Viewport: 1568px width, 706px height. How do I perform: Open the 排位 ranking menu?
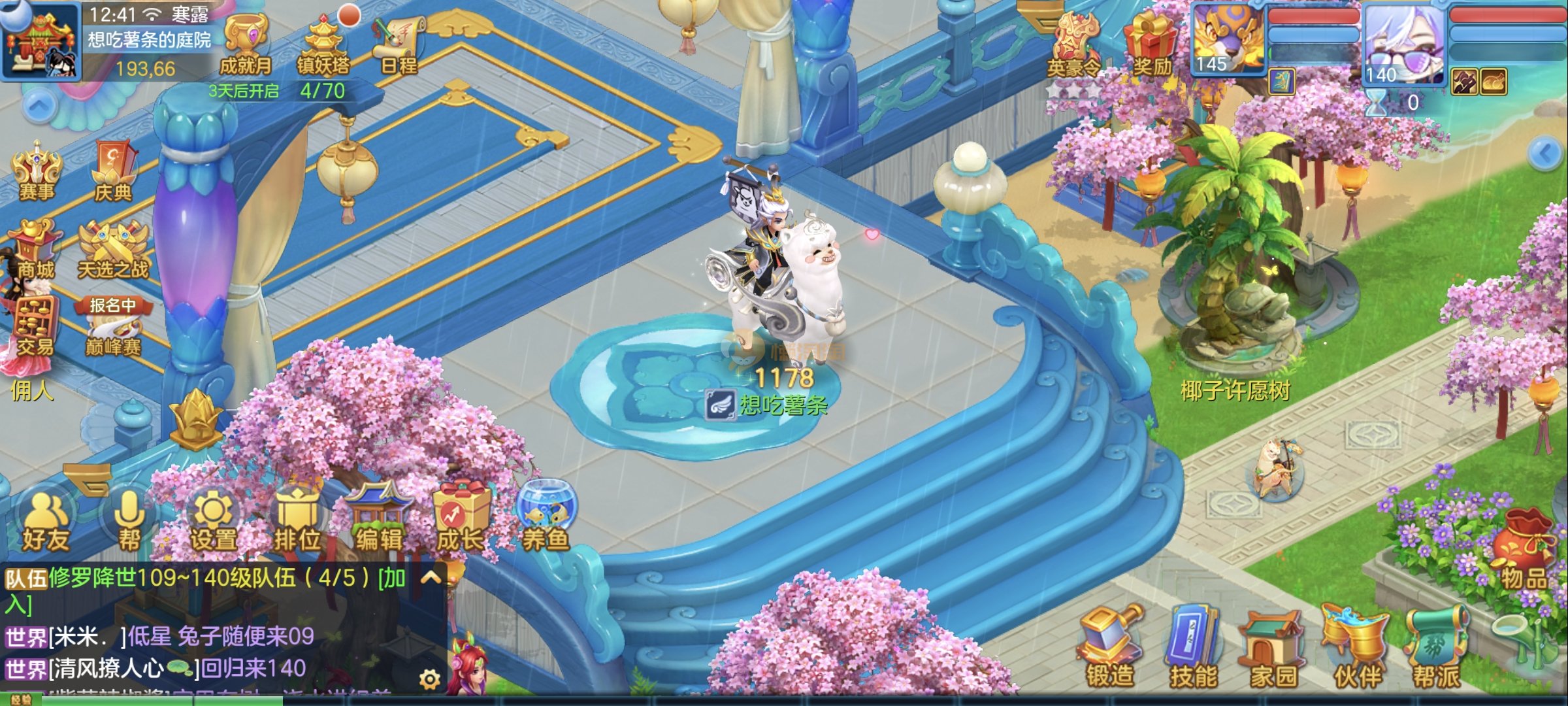(297, 522)
